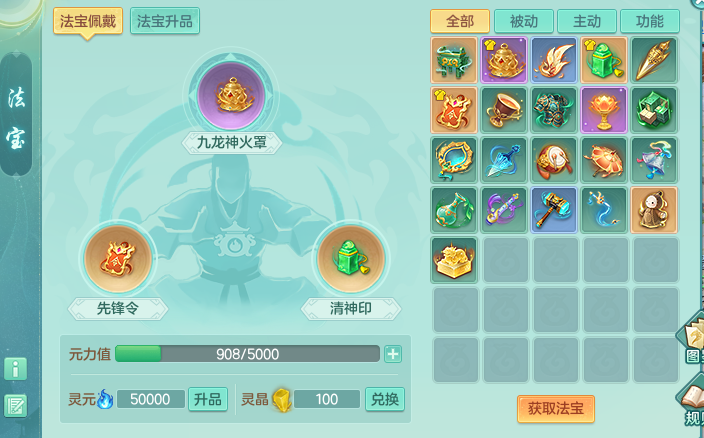The image size is (704, 438).
Task: Click the 获取法宝 button
Action: click(556, 408)
